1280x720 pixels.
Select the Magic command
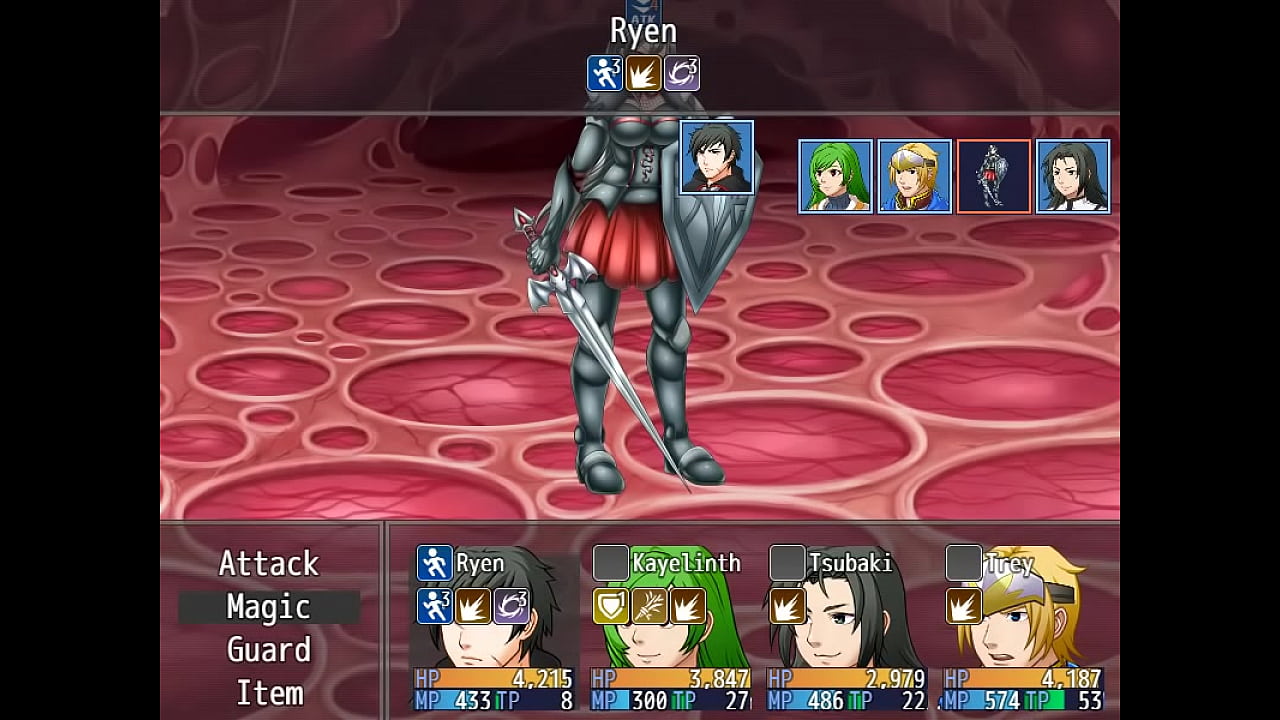tap(268, 607)
